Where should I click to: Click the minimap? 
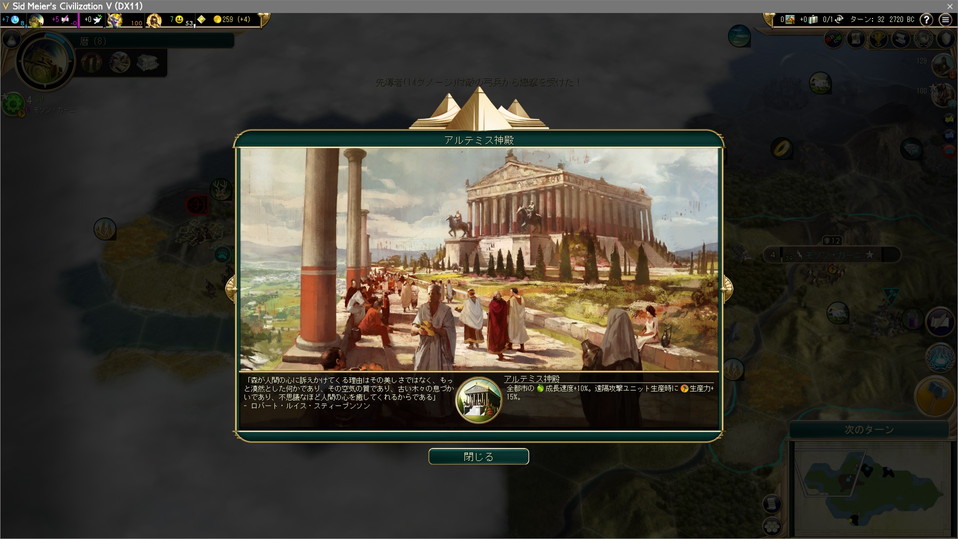click(868, 484)
